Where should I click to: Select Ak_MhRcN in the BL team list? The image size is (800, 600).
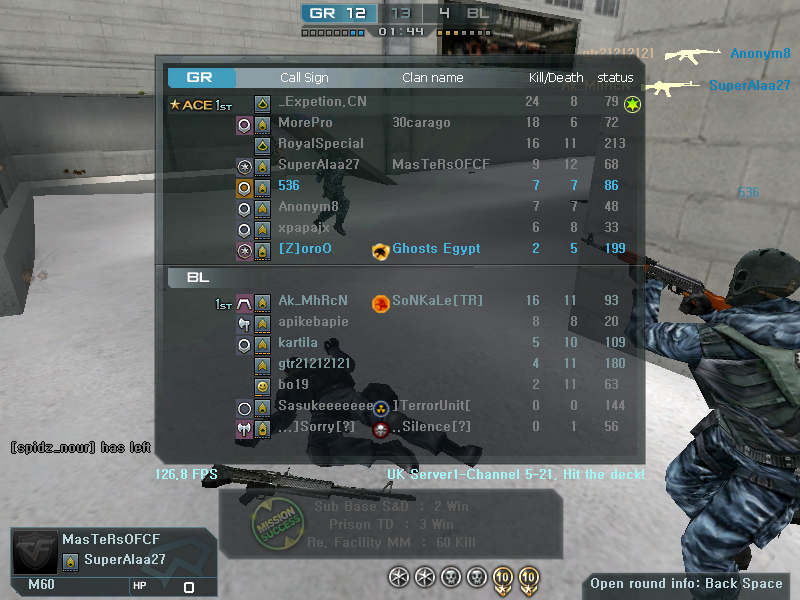point(312,301)
